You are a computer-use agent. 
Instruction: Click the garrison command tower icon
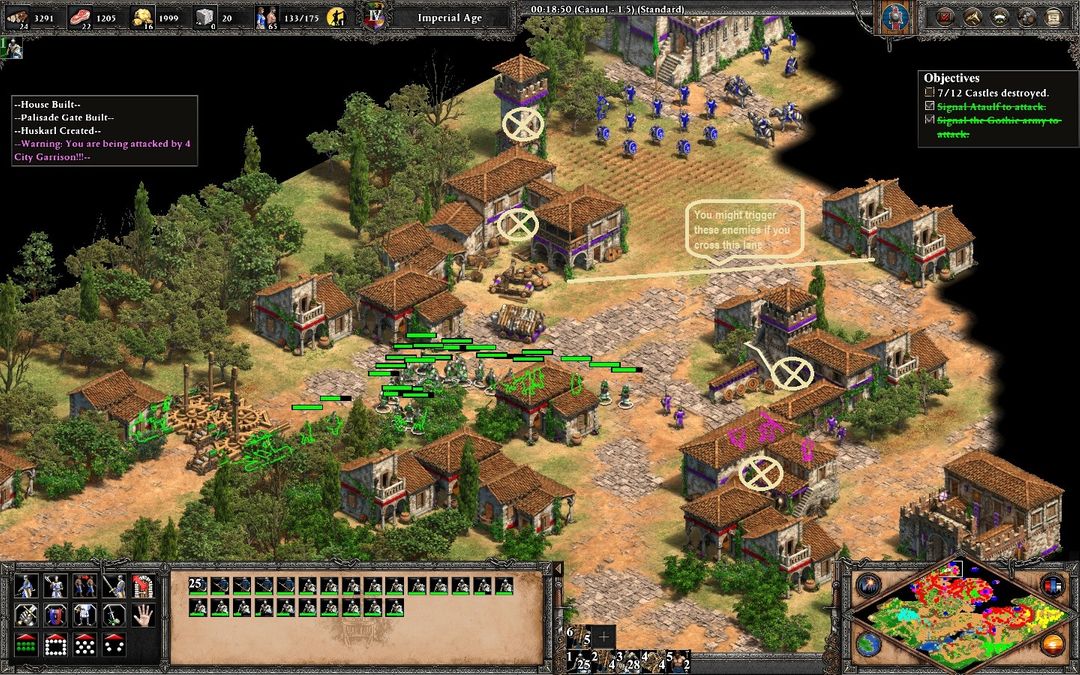[x=141, y=586]
